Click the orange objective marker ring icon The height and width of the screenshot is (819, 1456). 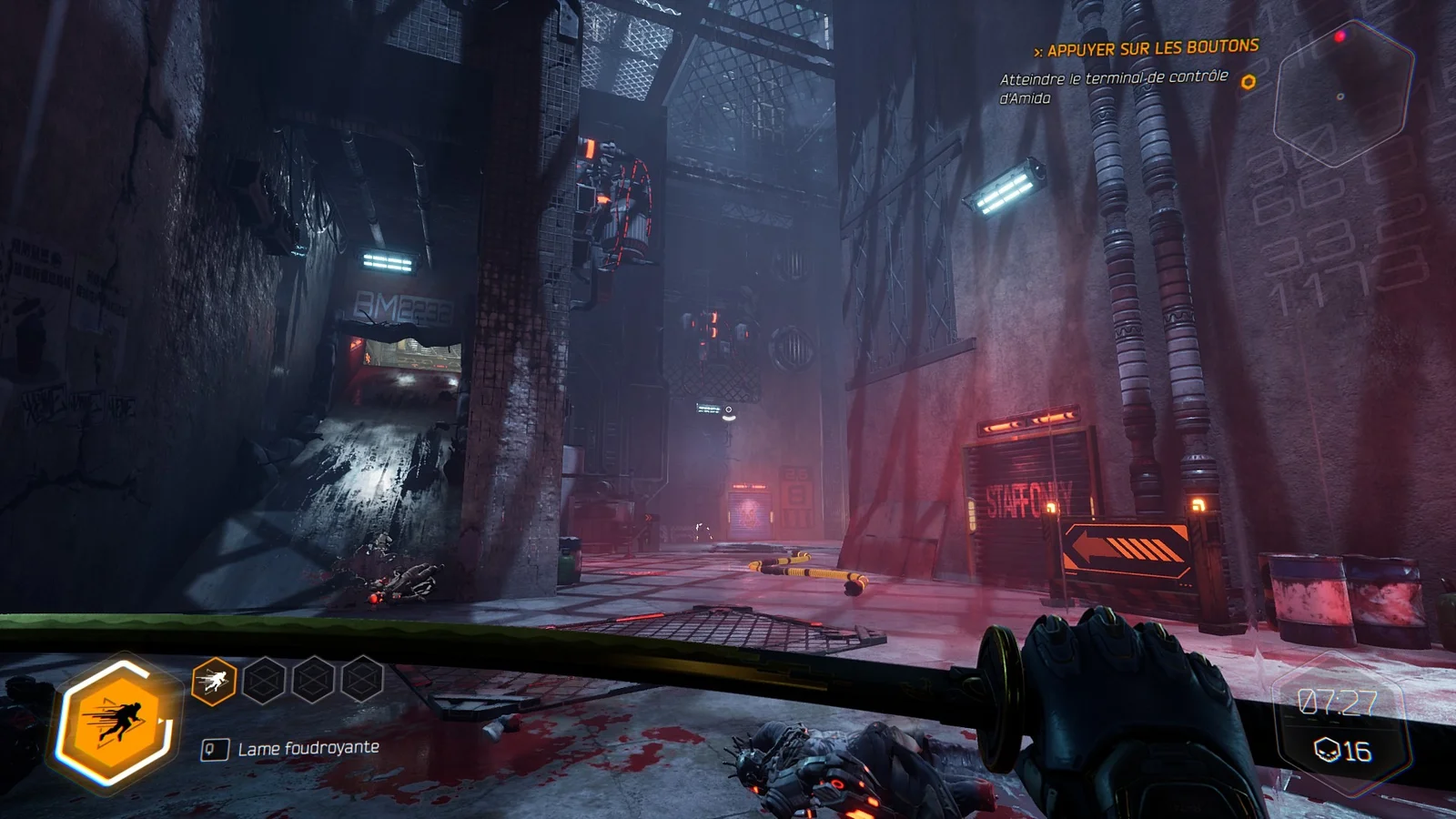coord(1249,82)
